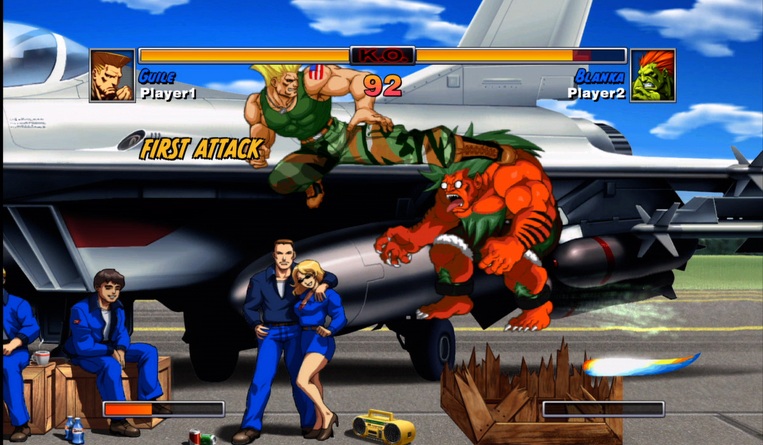Image resolution: width=763 pixels, height=445 pixels.
Task: Click Guile's character portrait
Action: (112, 76)
